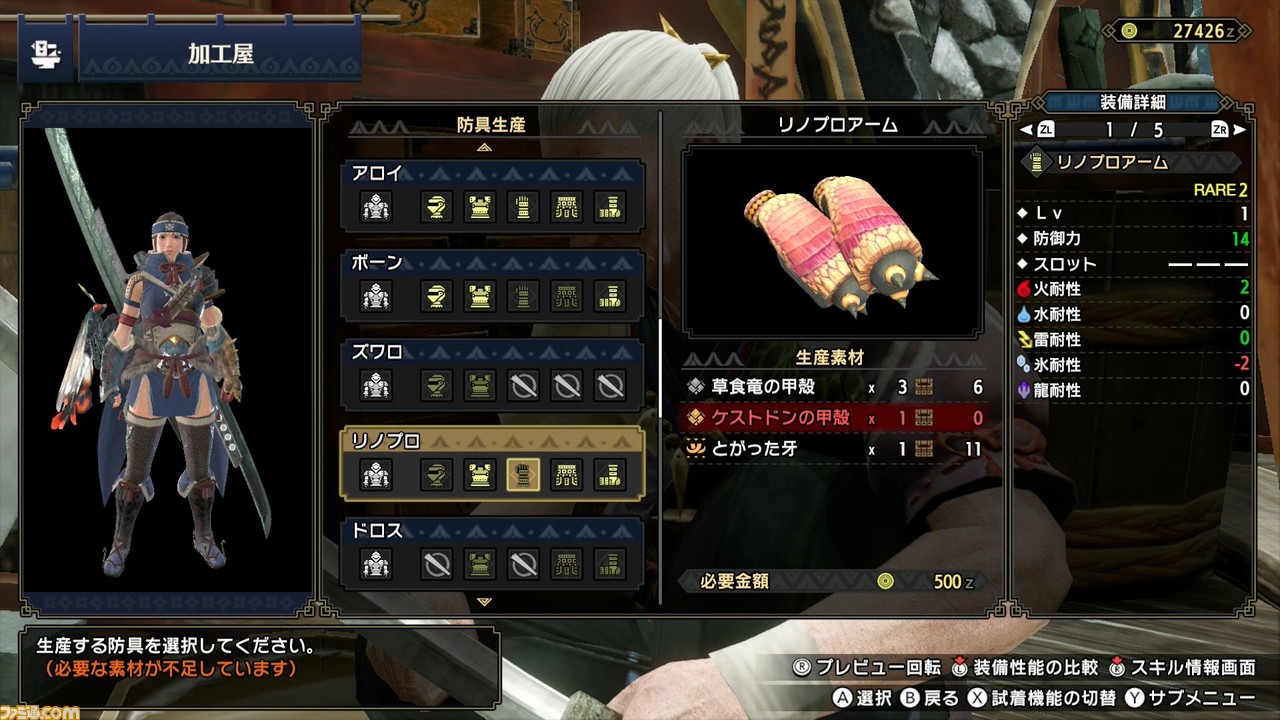Select the ボーン leg armor icon
The width and height of the screenshot is (1280, 720).
pos(610,296)
